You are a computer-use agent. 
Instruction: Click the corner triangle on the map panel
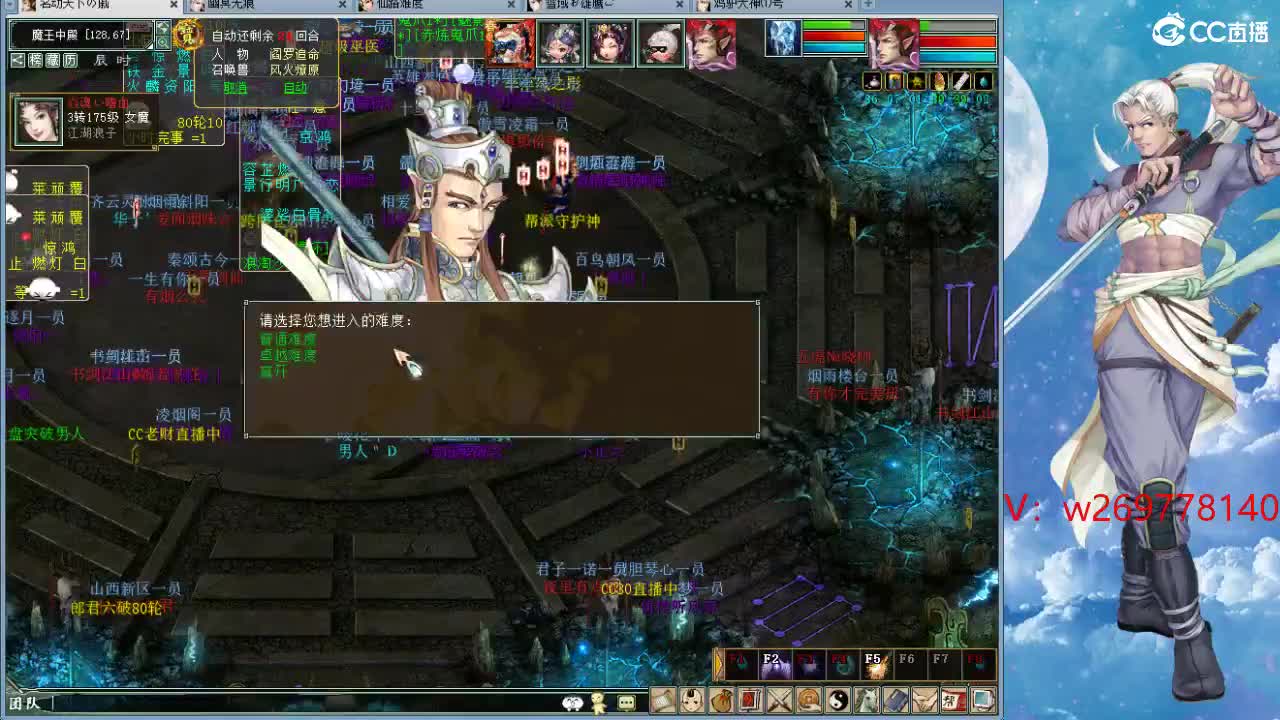click(149, 44)
